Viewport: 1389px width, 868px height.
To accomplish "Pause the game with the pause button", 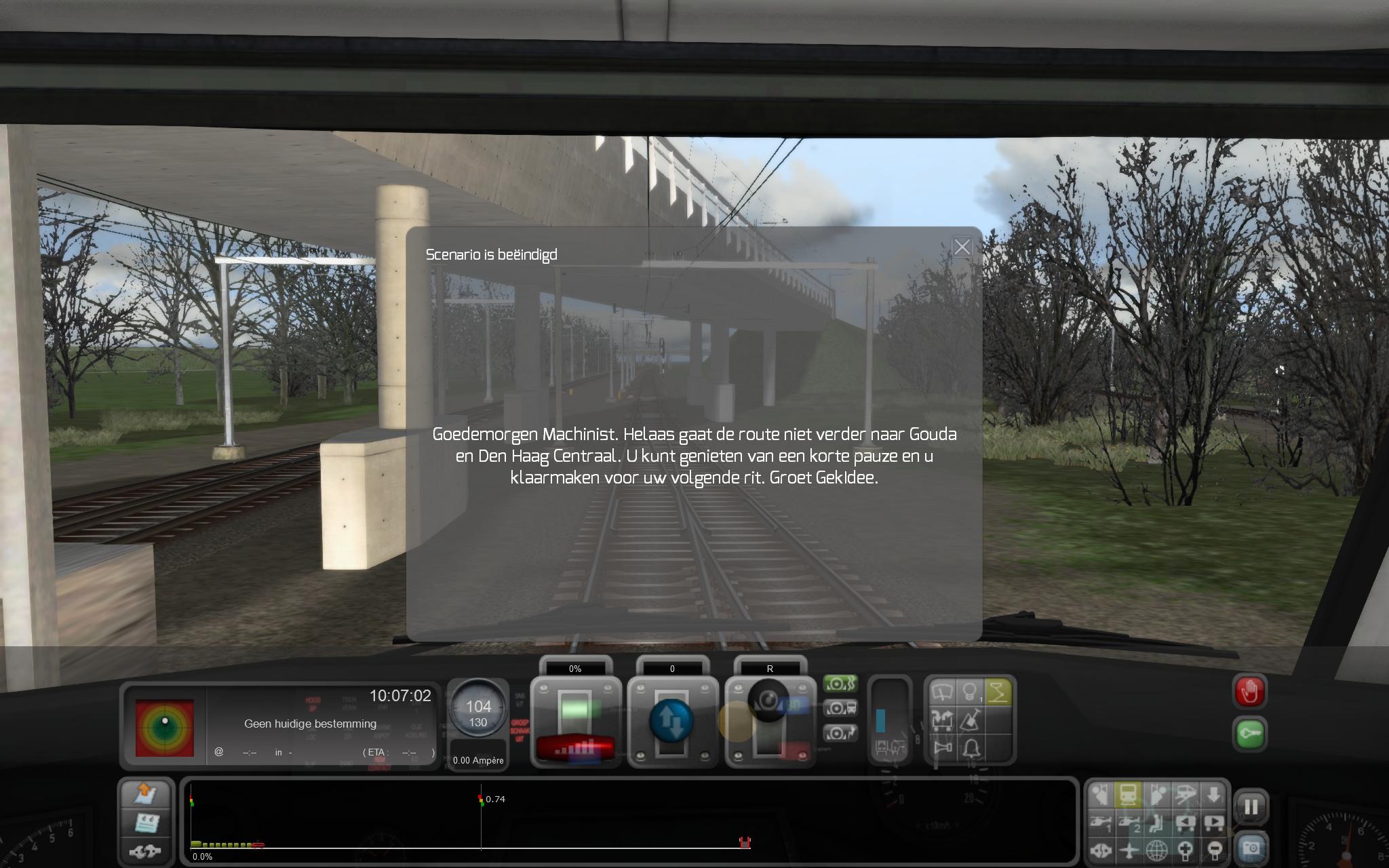I will tap(1251, 807).
